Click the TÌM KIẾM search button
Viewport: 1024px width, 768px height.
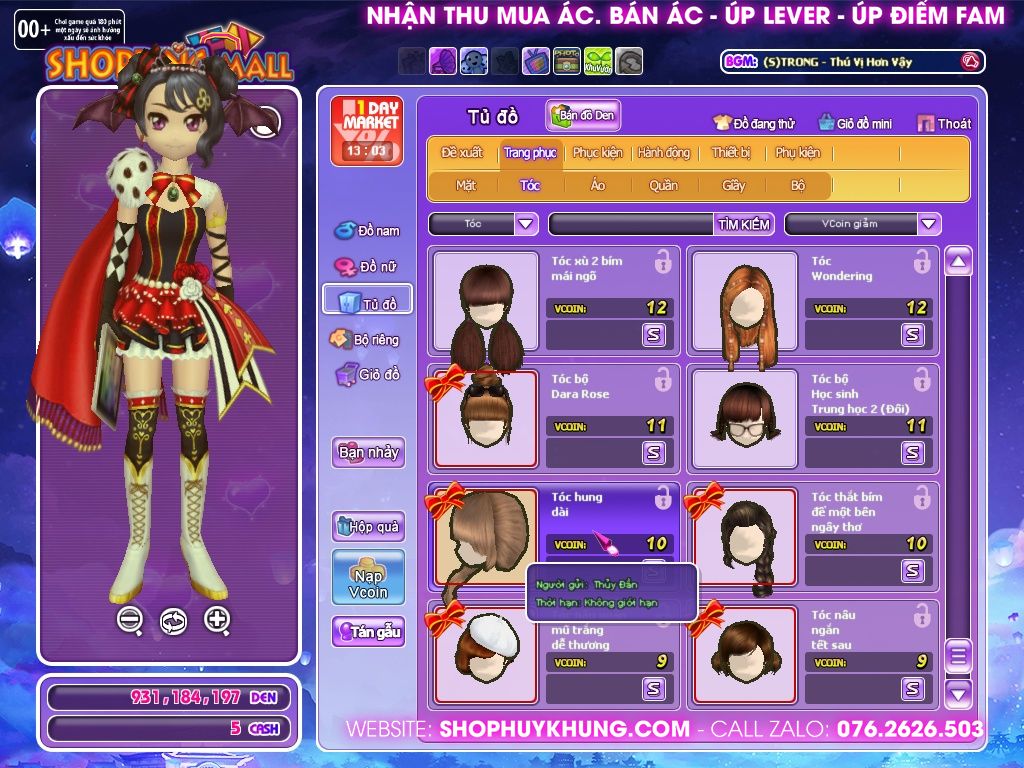pos(744,224)
